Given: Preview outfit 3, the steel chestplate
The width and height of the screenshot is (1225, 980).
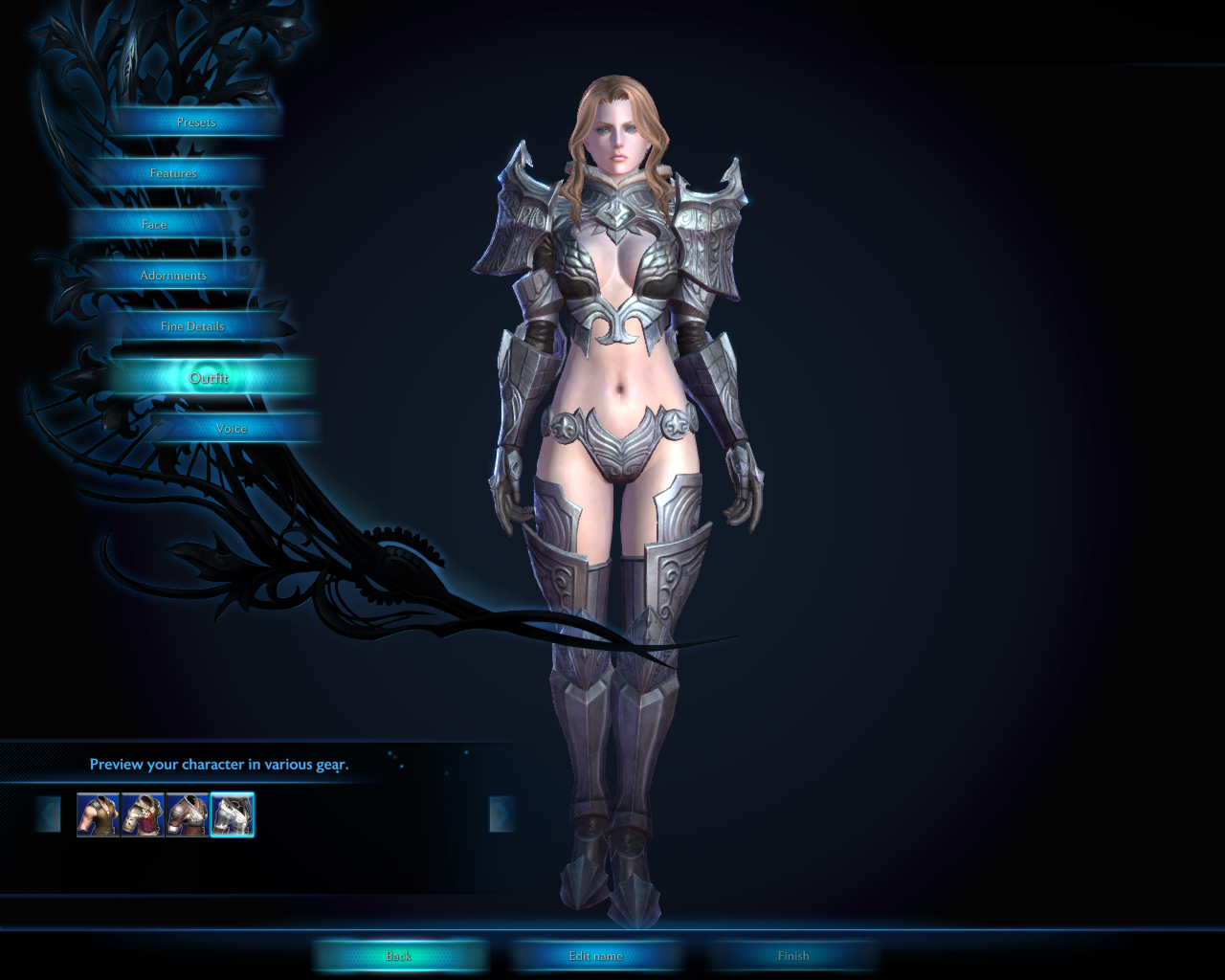Looking at the screenshot, I should coord(188,815).
